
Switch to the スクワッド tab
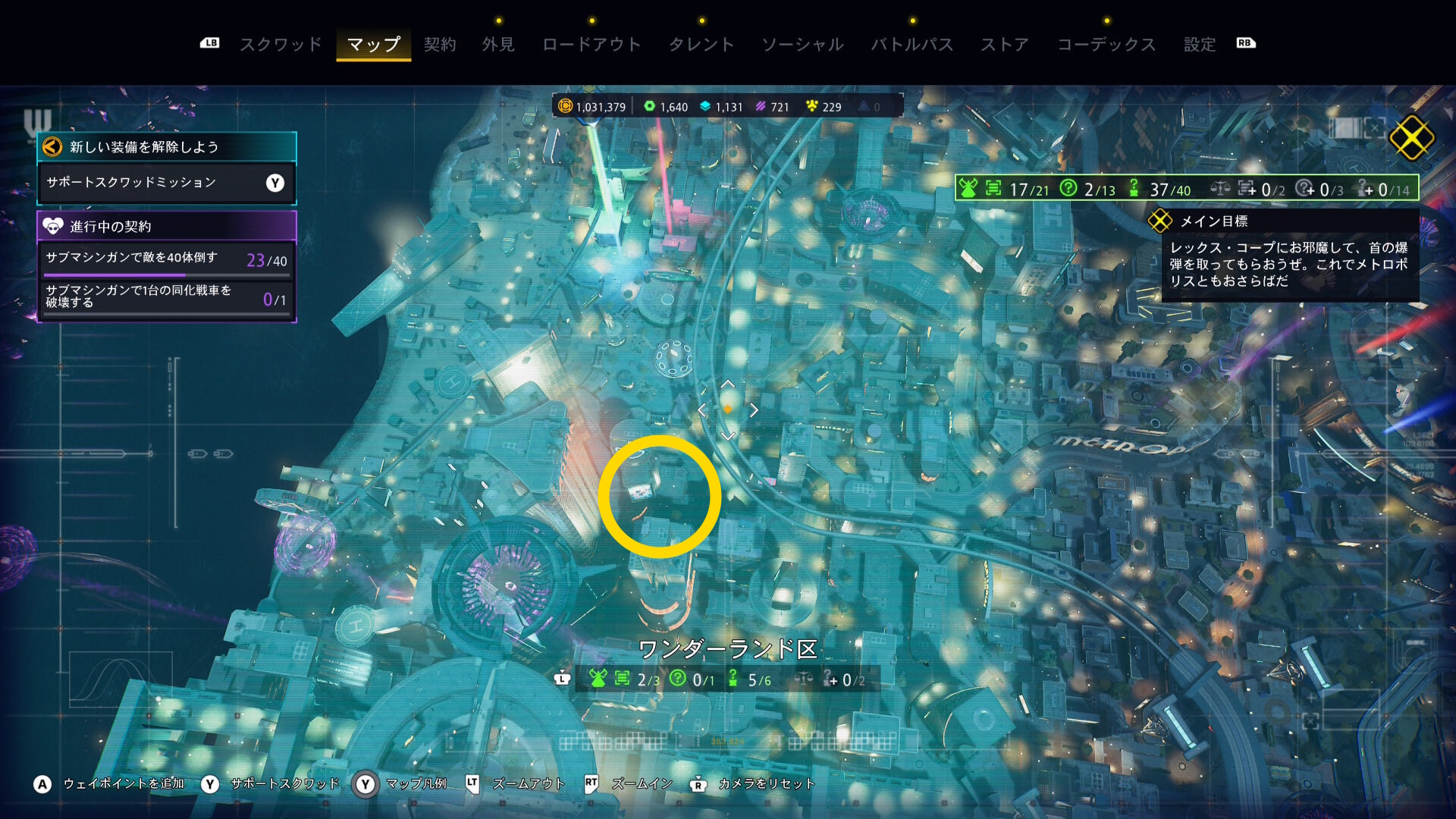pos(281,45)
